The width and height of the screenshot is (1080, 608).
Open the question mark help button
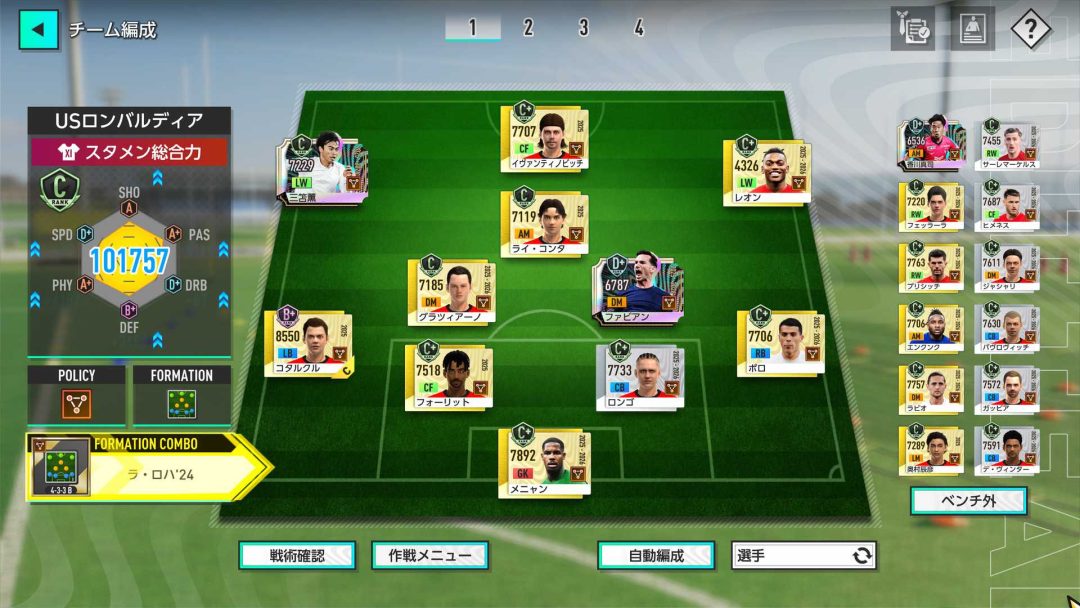pos(1030,29)
